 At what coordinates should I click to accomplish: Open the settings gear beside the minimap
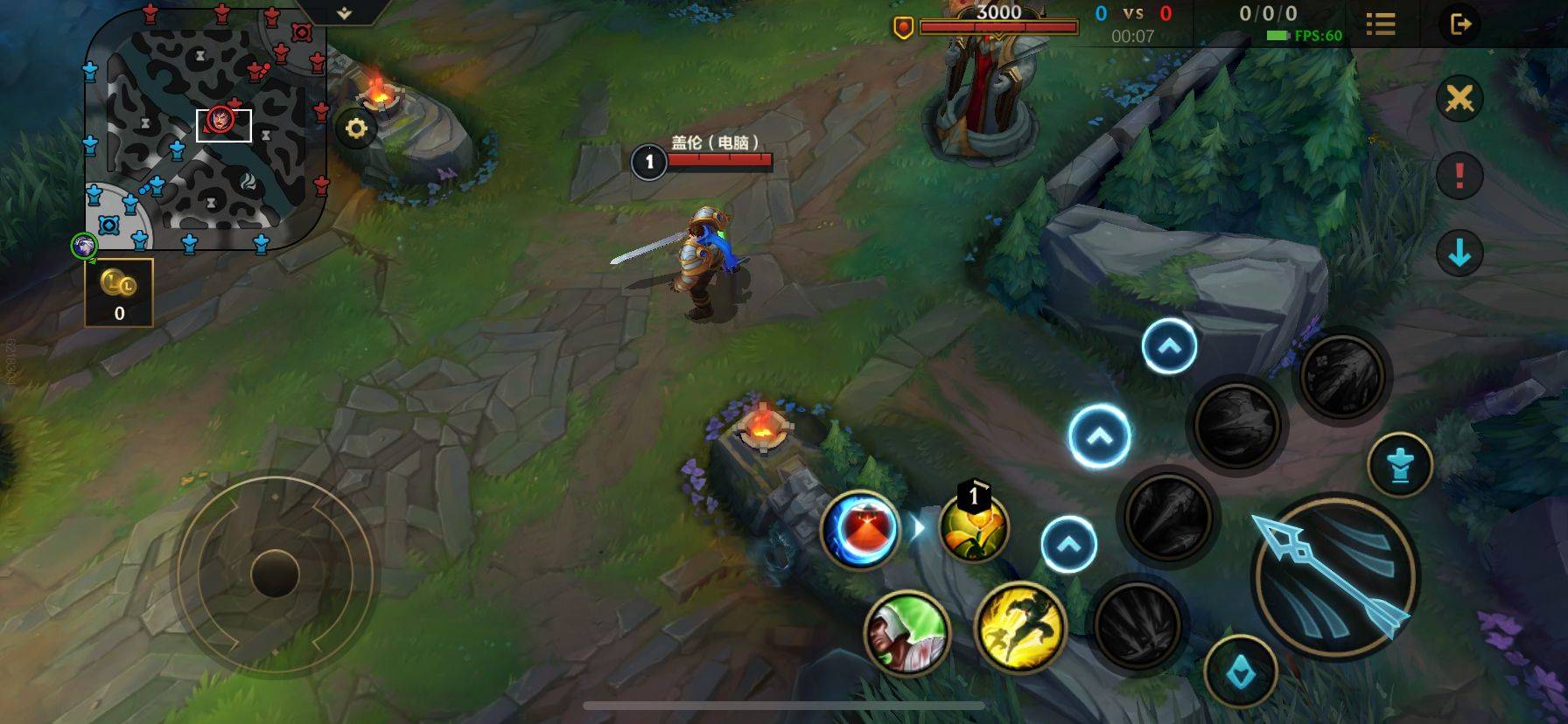355,129
